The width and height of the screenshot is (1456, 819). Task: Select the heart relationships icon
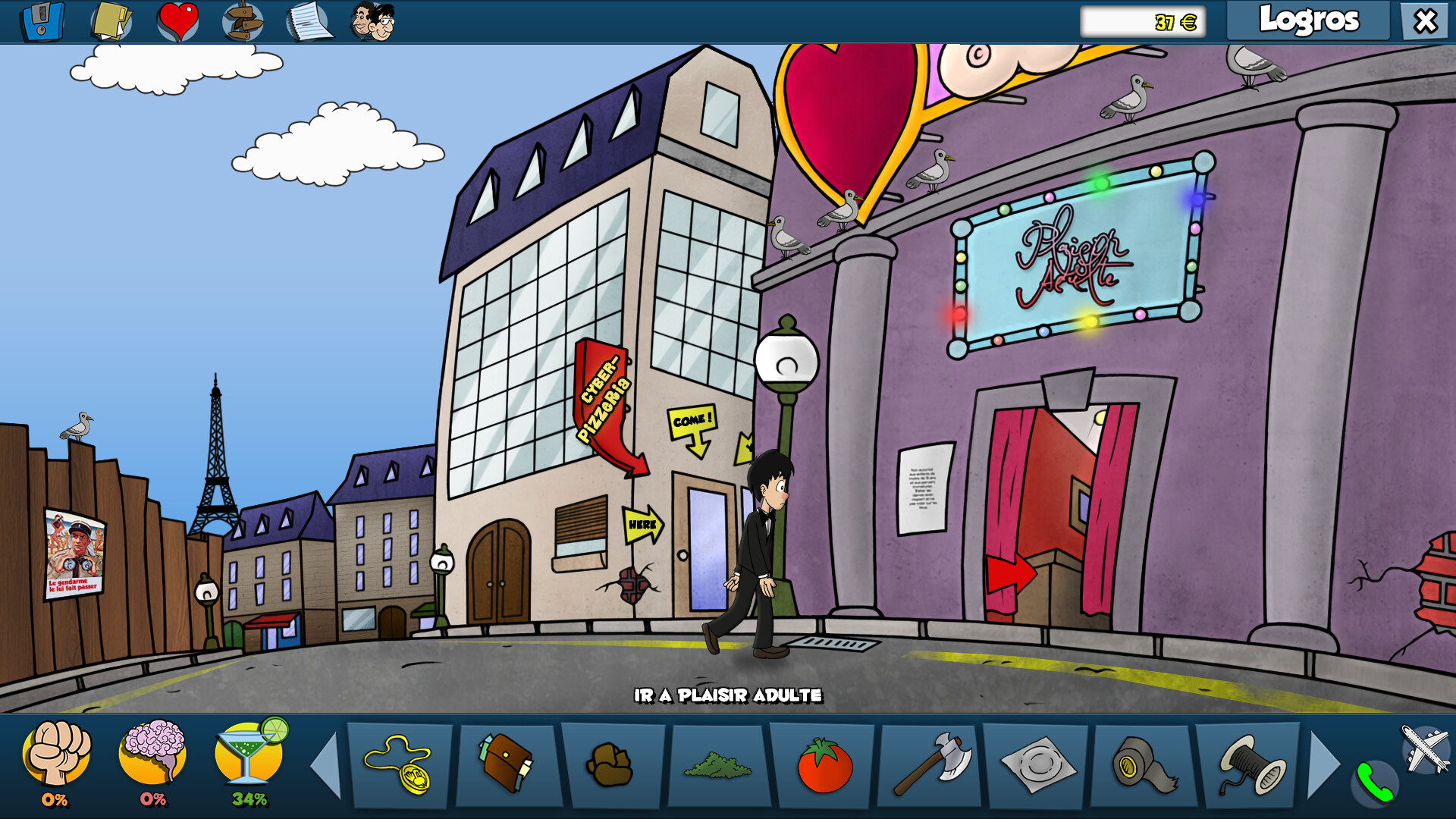point(177,20)
